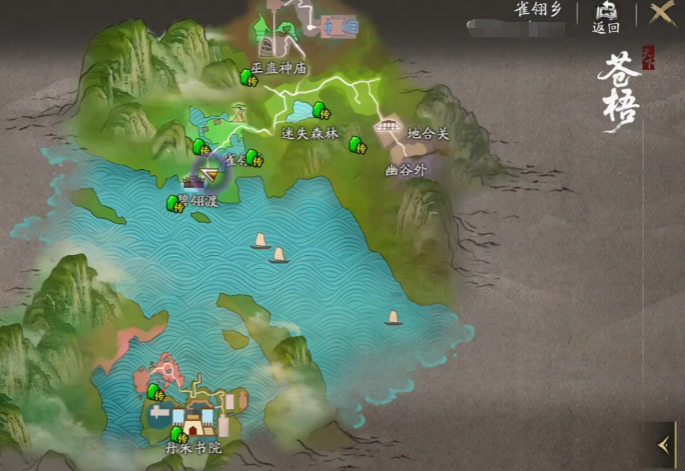685x471 pixels.
Task: Choose the 书院 teleport marker by the gate
Action: click(179, 435)
